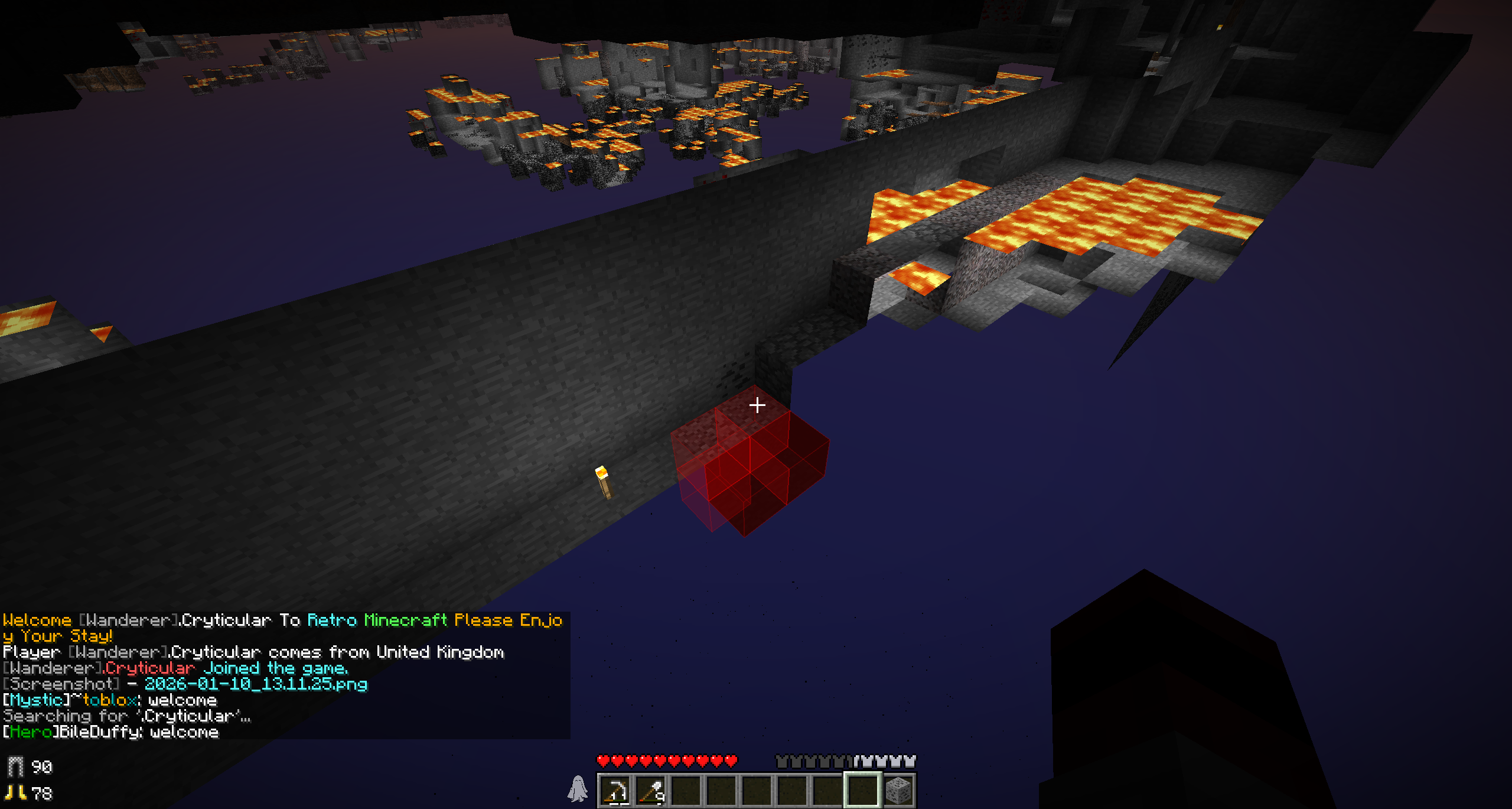Click the highlighted empty hotbar slot
The width and height of the screenshot is (1512, 809).
[x=862, y=791]
